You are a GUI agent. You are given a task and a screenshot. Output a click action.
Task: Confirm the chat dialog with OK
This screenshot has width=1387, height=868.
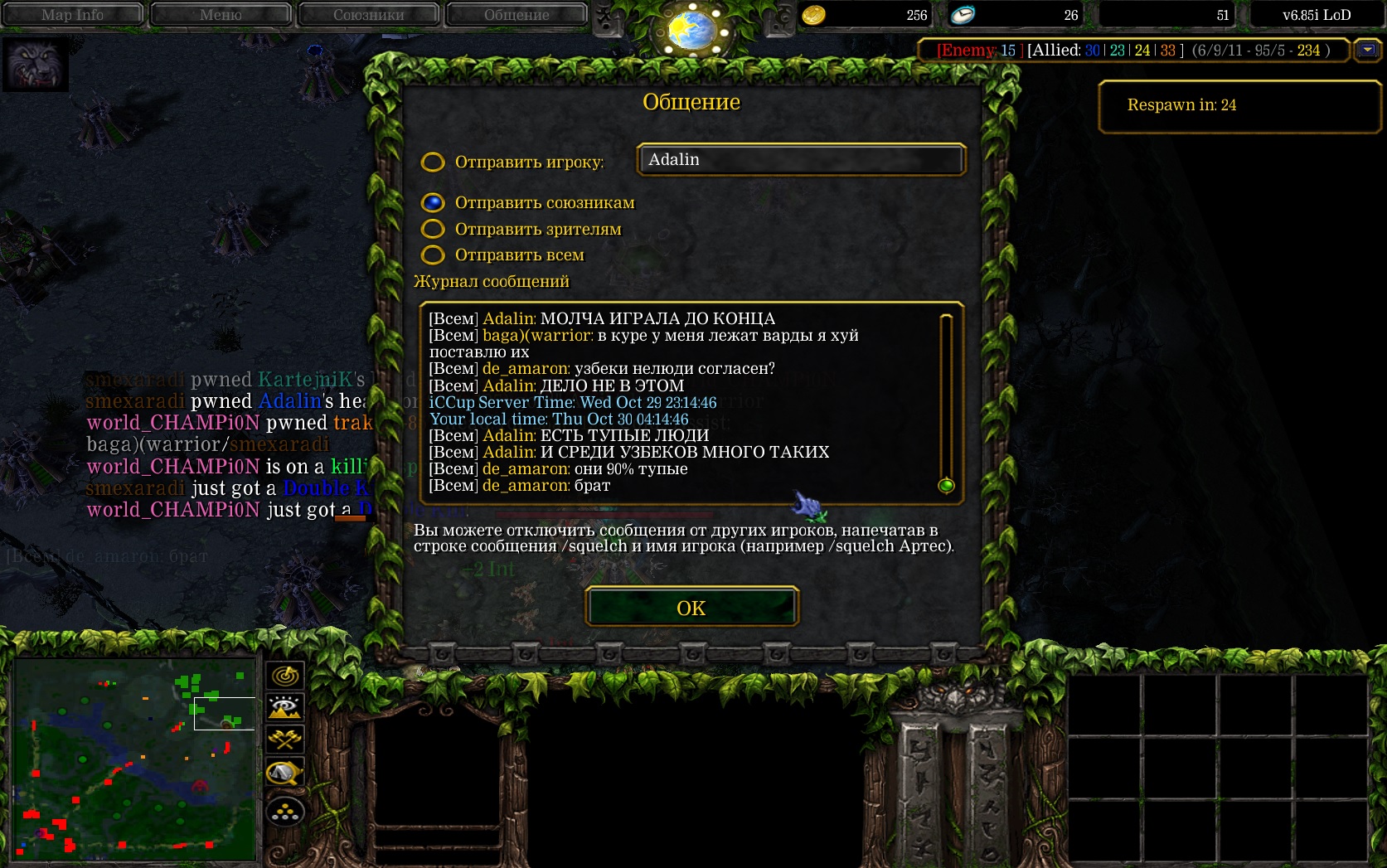[691, 608]
